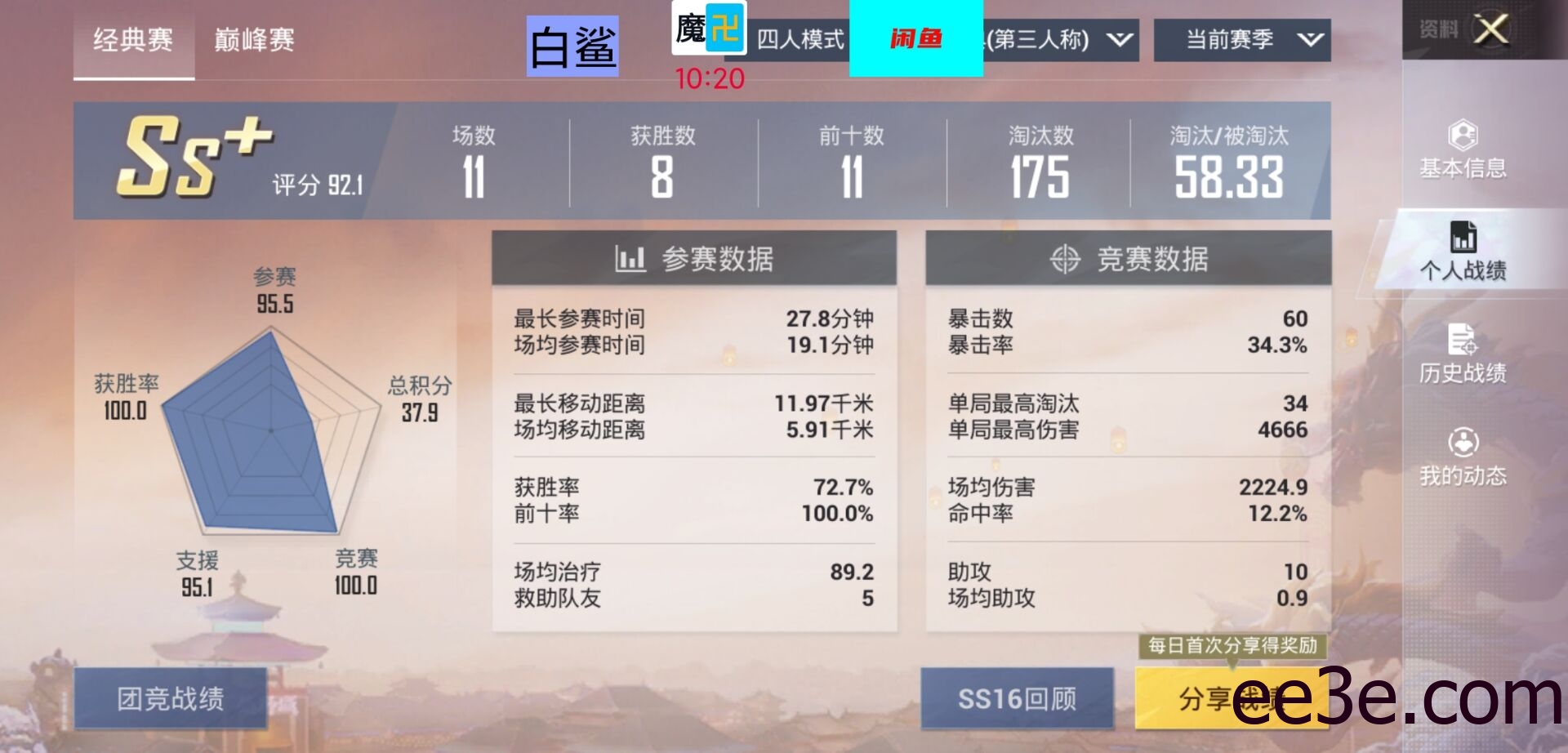Click the bar chart icon on 参赛数据 header
Image resolution: width=1568 pixels, height=753 pixels.
click(x=629, y=258)
